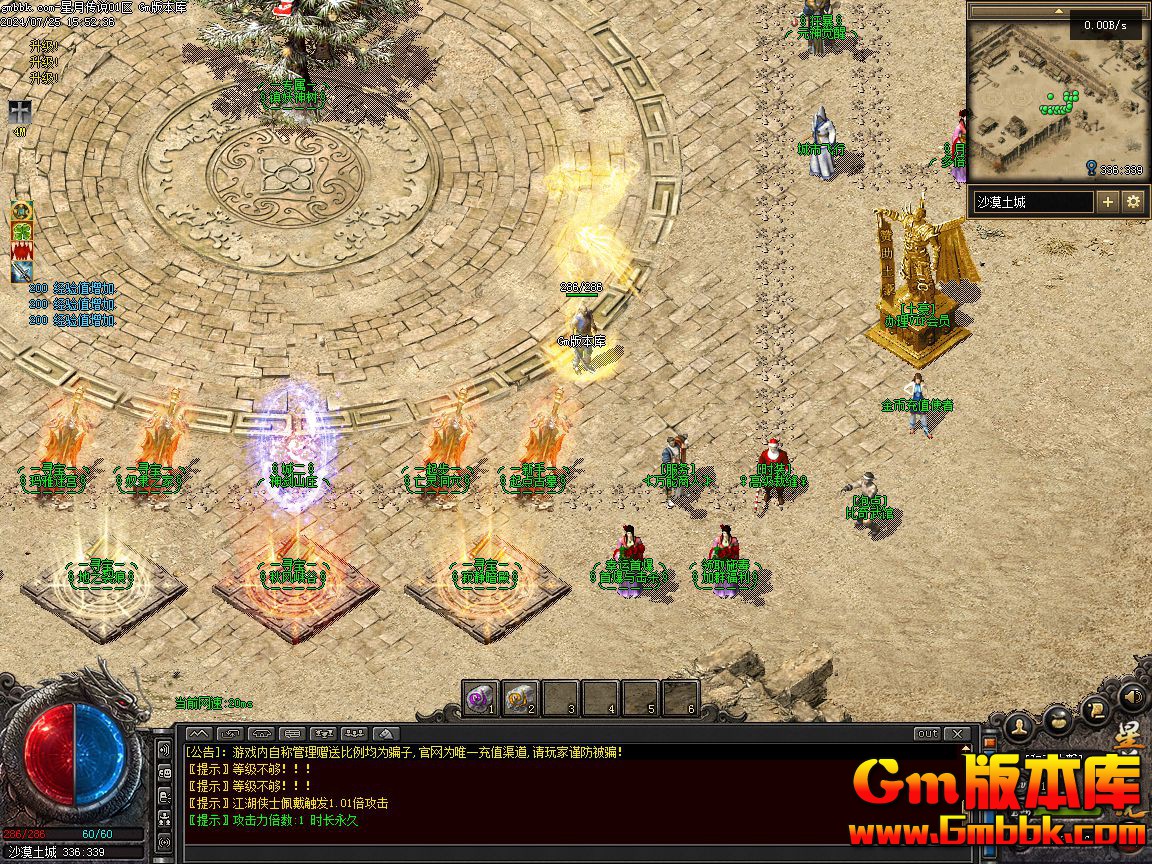Use the purple scroll in hotbar slot 1

tap(481, 698)
